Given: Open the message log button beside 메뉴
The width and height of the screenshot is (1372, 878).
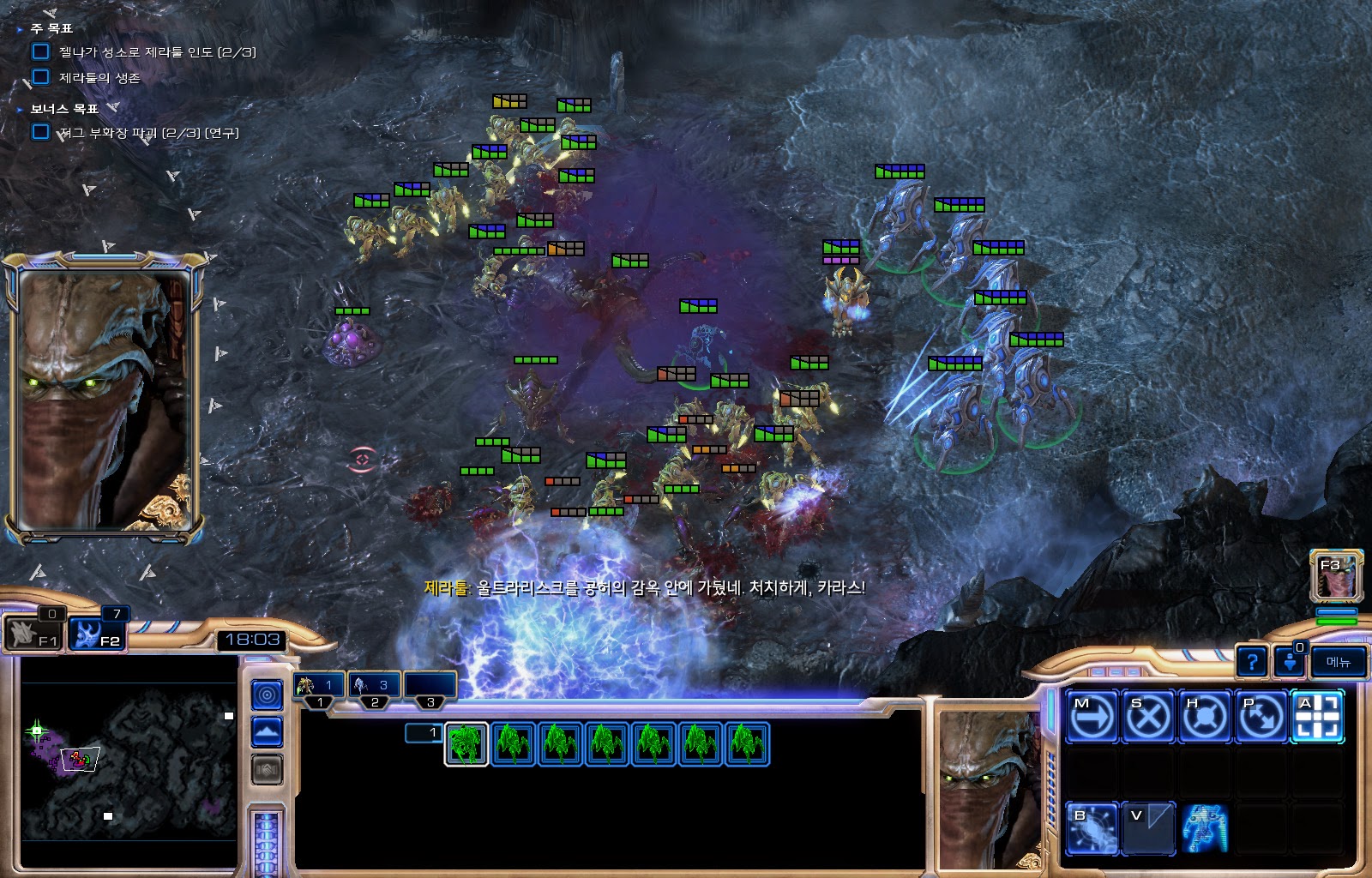Looking at the screenshot, I should click(x=1290, y=662).
